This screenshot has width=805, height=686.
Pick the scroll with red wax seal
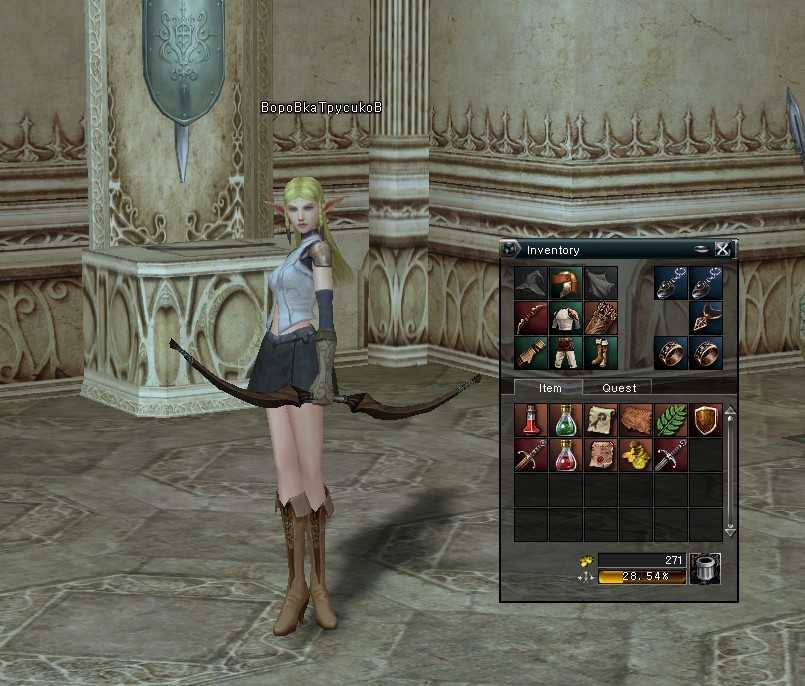(x=601, y=455)
